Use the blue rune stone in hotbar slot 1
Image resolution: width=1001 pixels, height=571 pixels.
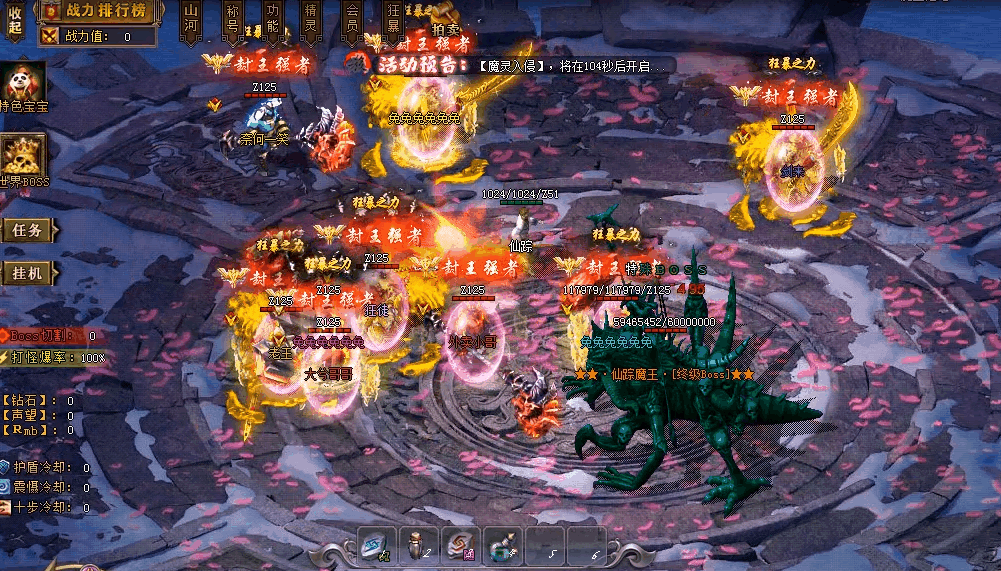[x=378, y=545]
